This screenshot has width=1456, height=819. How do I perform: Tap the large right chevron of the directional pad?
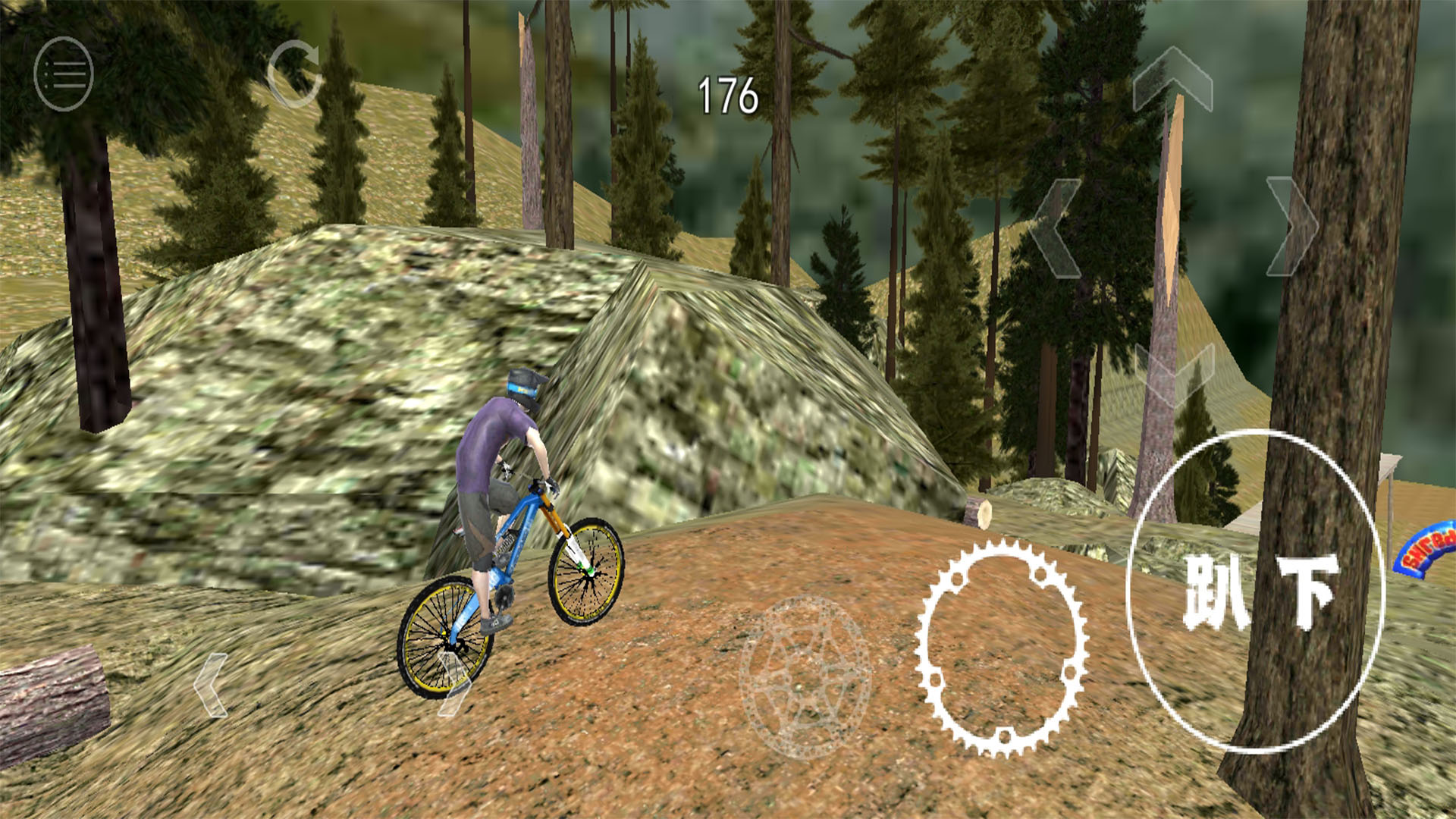pos(1291,226)
